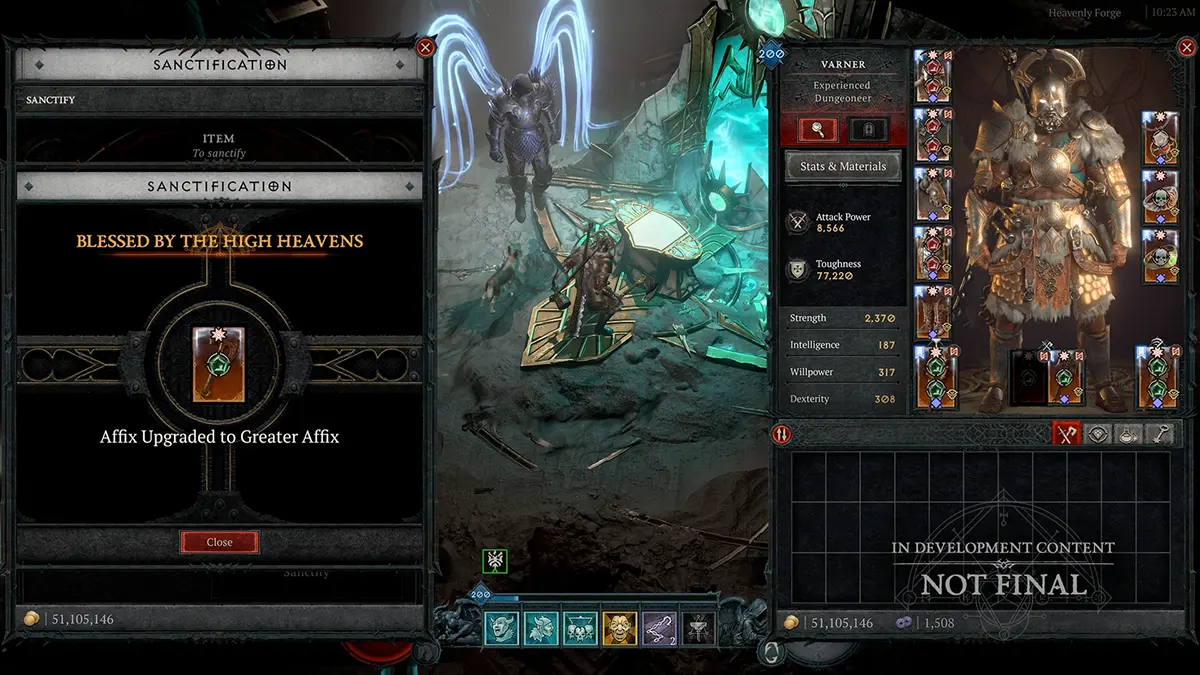This screenshot has height=675, width=1200.
Task: Open Stats & Materials
Action: coord(842,166)
